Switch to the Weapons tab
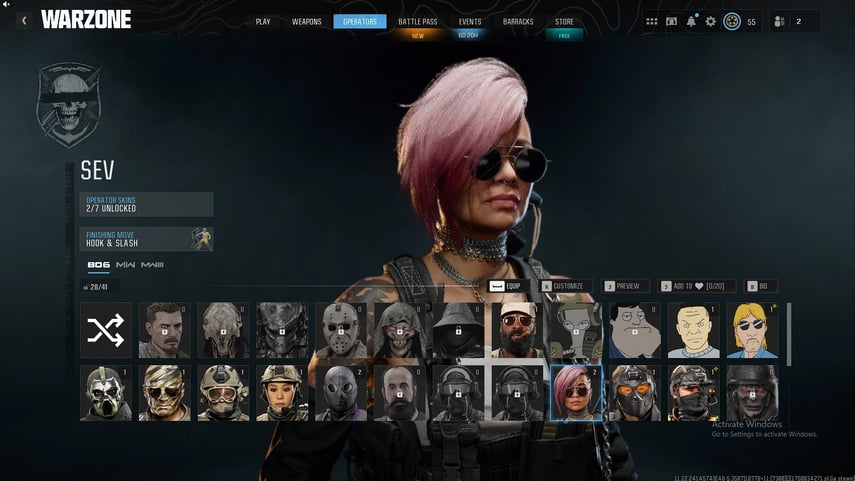The width and height of the screenshot is (855, 481). (307, 21)
